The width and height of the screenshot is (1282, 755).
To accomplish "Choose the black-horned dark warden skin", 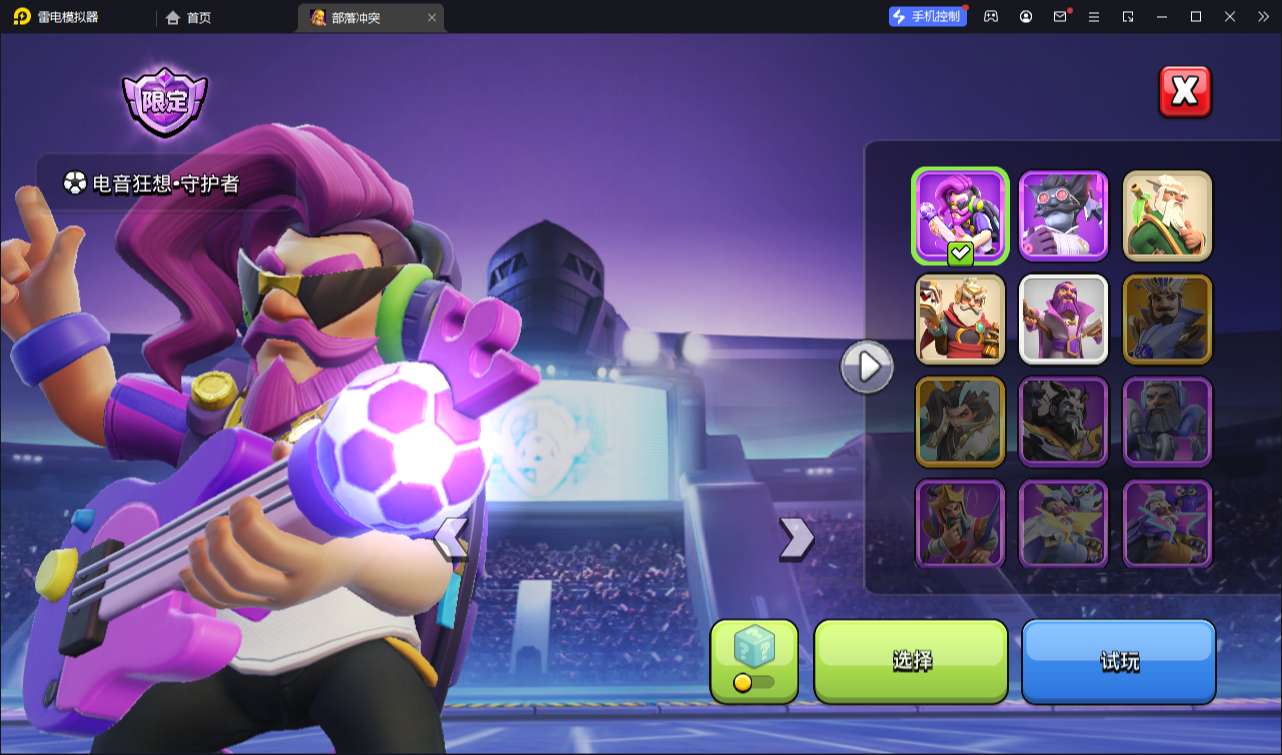I will pos(1063,421).
